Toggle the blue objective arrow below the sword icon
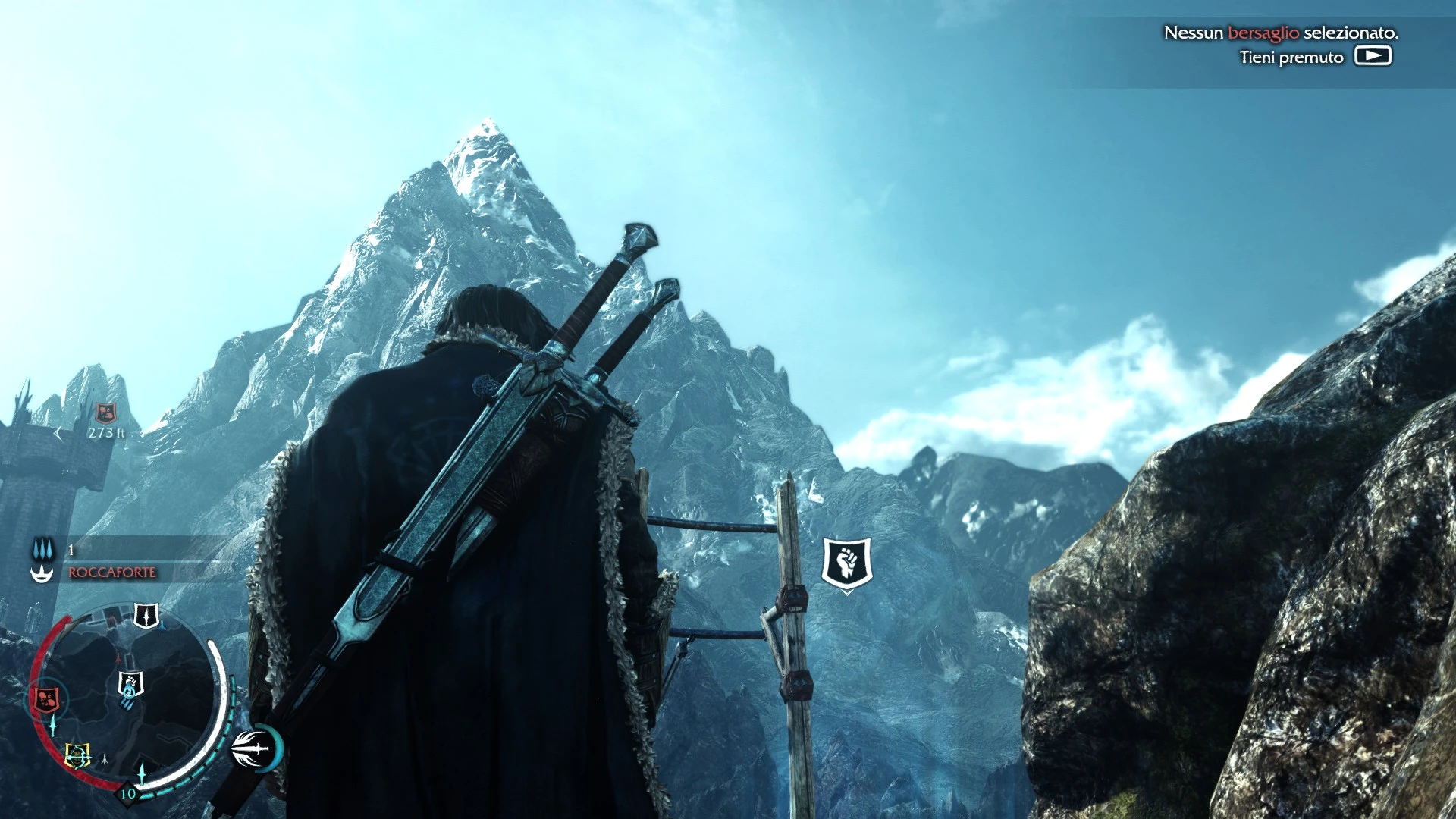This screenshot has width=1456, height=819. click(x=162, y=625)
